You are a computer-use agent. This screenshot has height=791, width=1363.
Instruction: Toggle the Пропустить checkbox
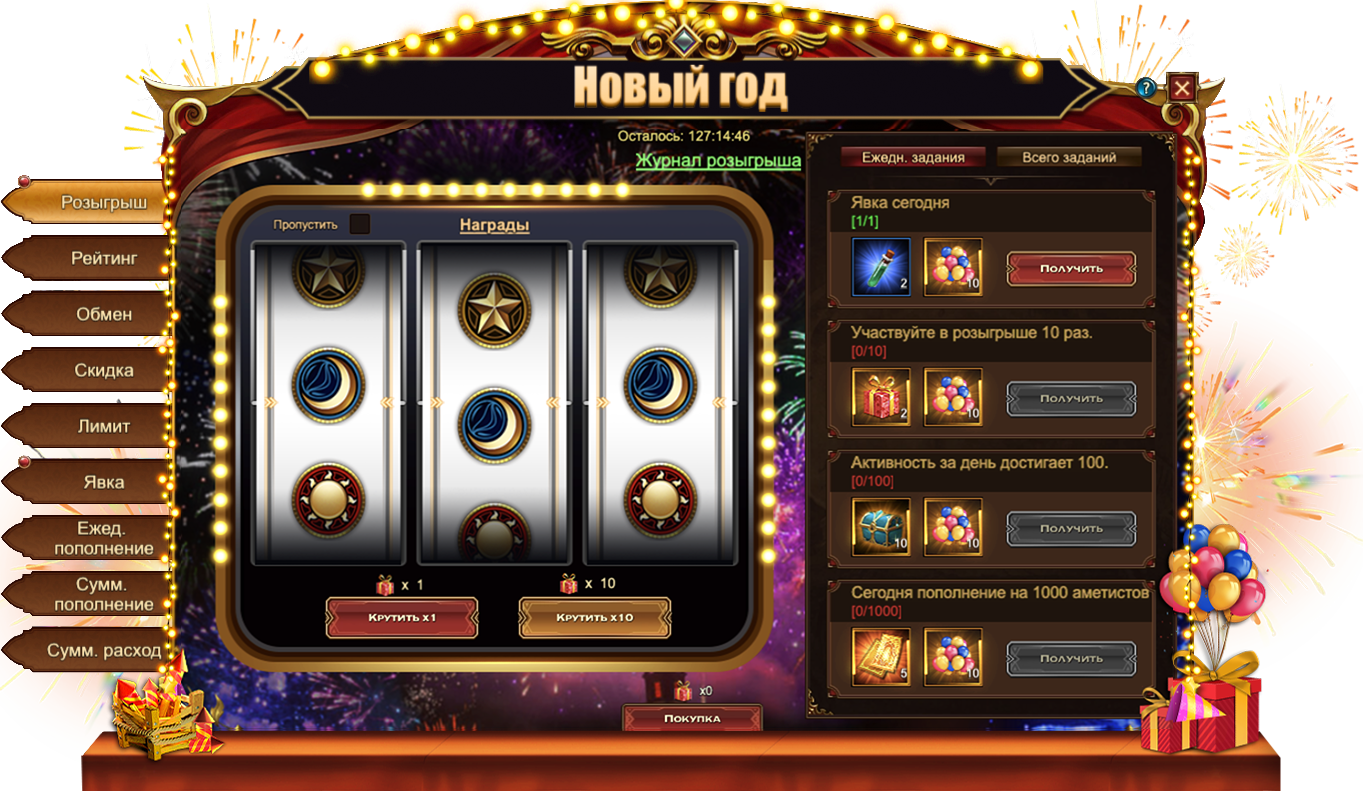[360, 224]
